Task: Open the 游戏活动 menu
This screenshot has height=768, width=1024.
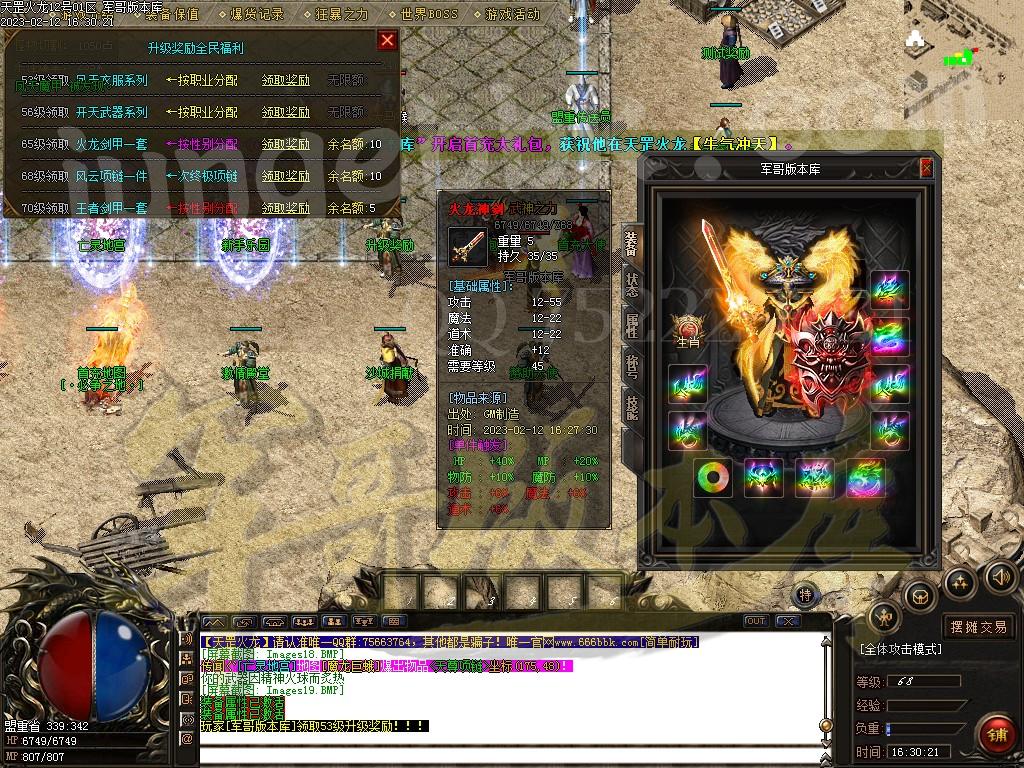Action: (x=512, y=14)
